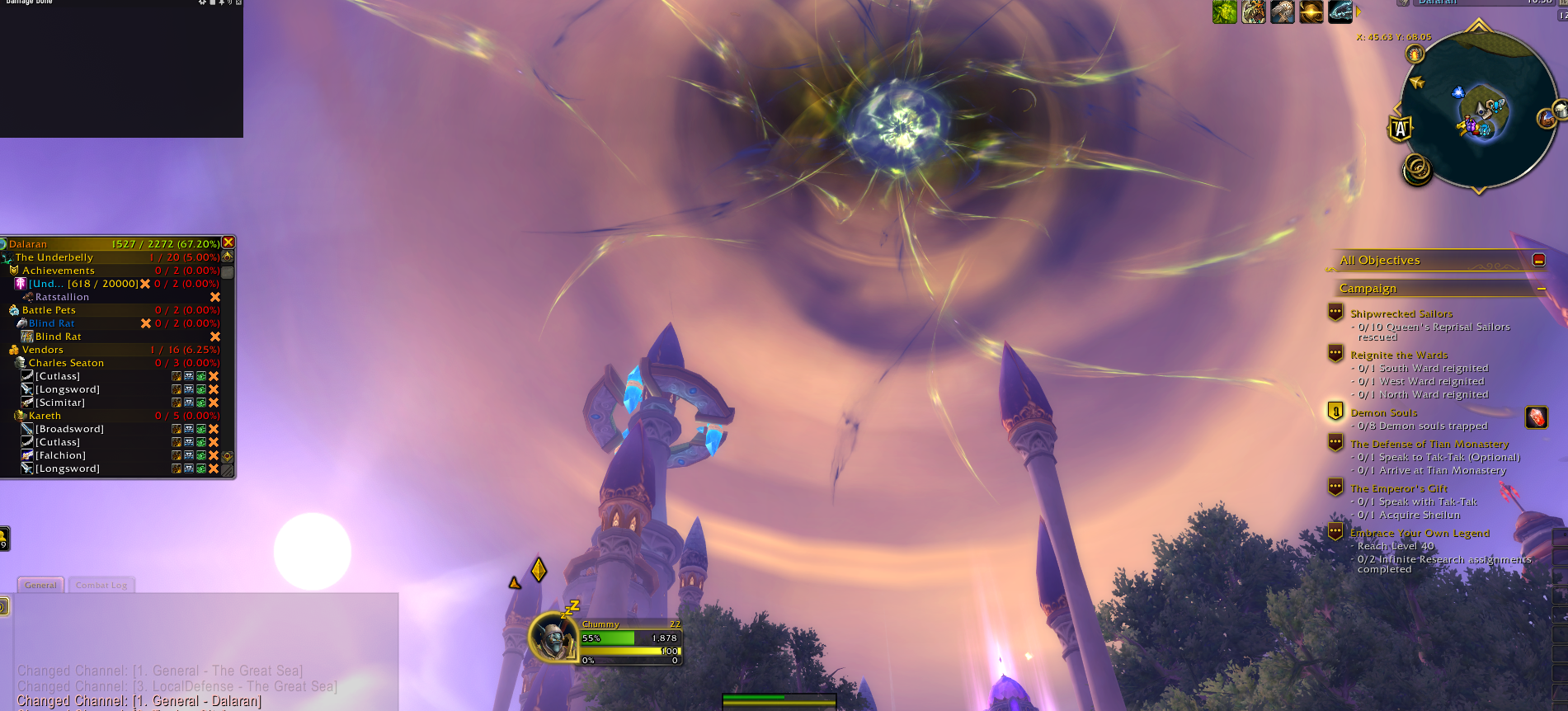Viewport: 1568px width, 711px height.
Task: Close the Dalaran collection tracker window
Action: pyautogui.click(x=228, y=242)
